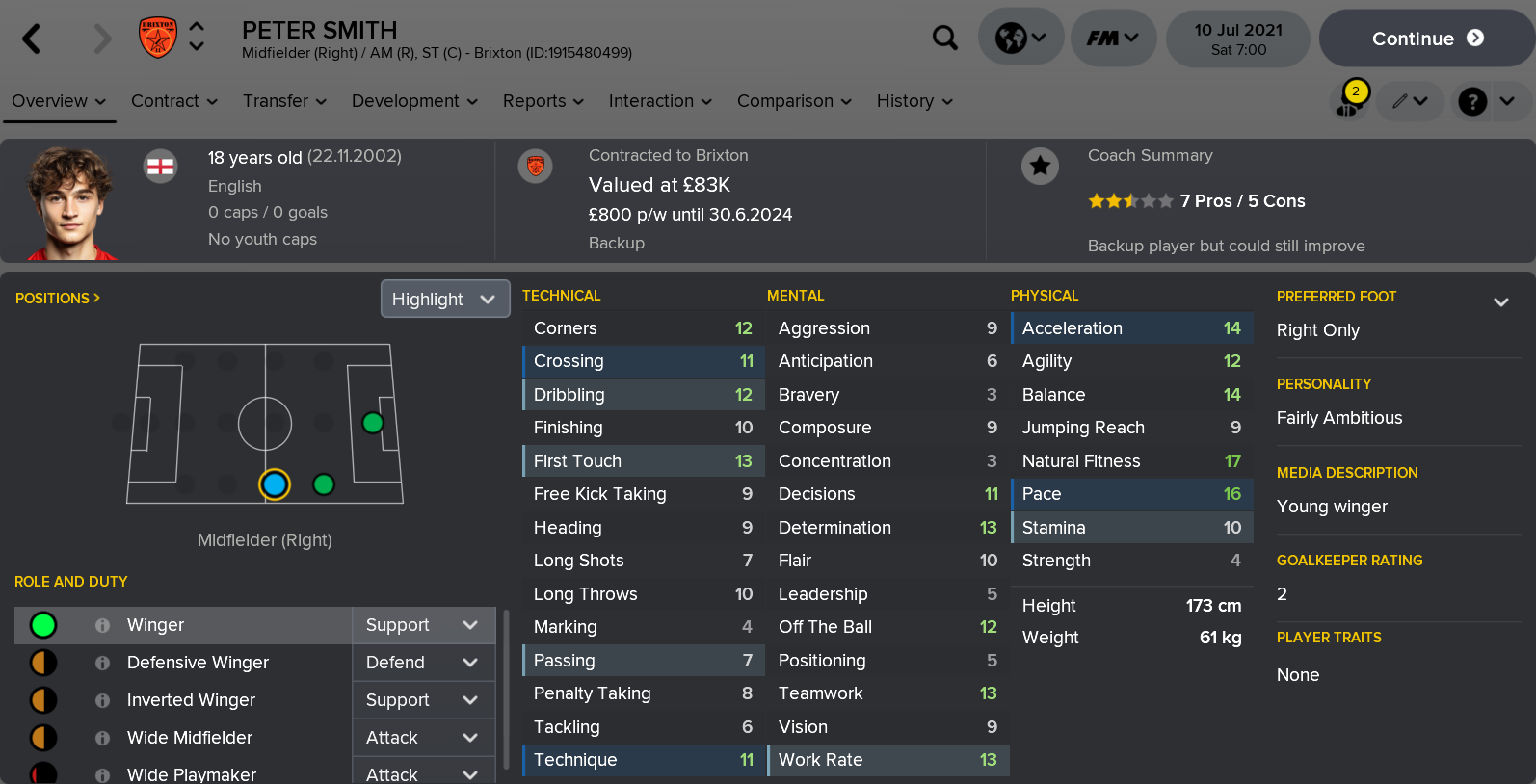Click the news notification icon with badge 2
Viewport: 1536px width, 784px height.
coord(1349,100)
